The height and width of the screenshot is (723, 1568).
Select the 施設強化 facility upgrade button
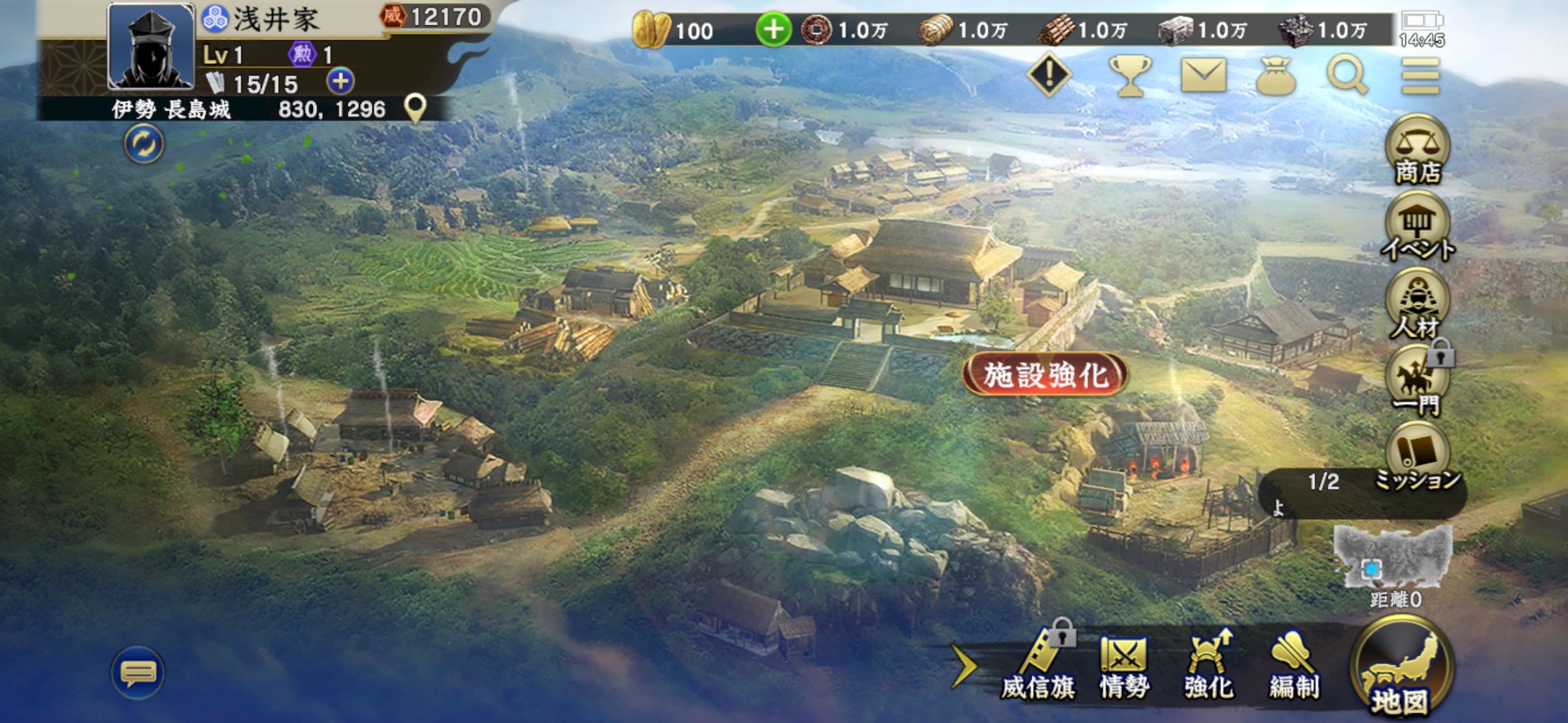tap(1045, 375)
